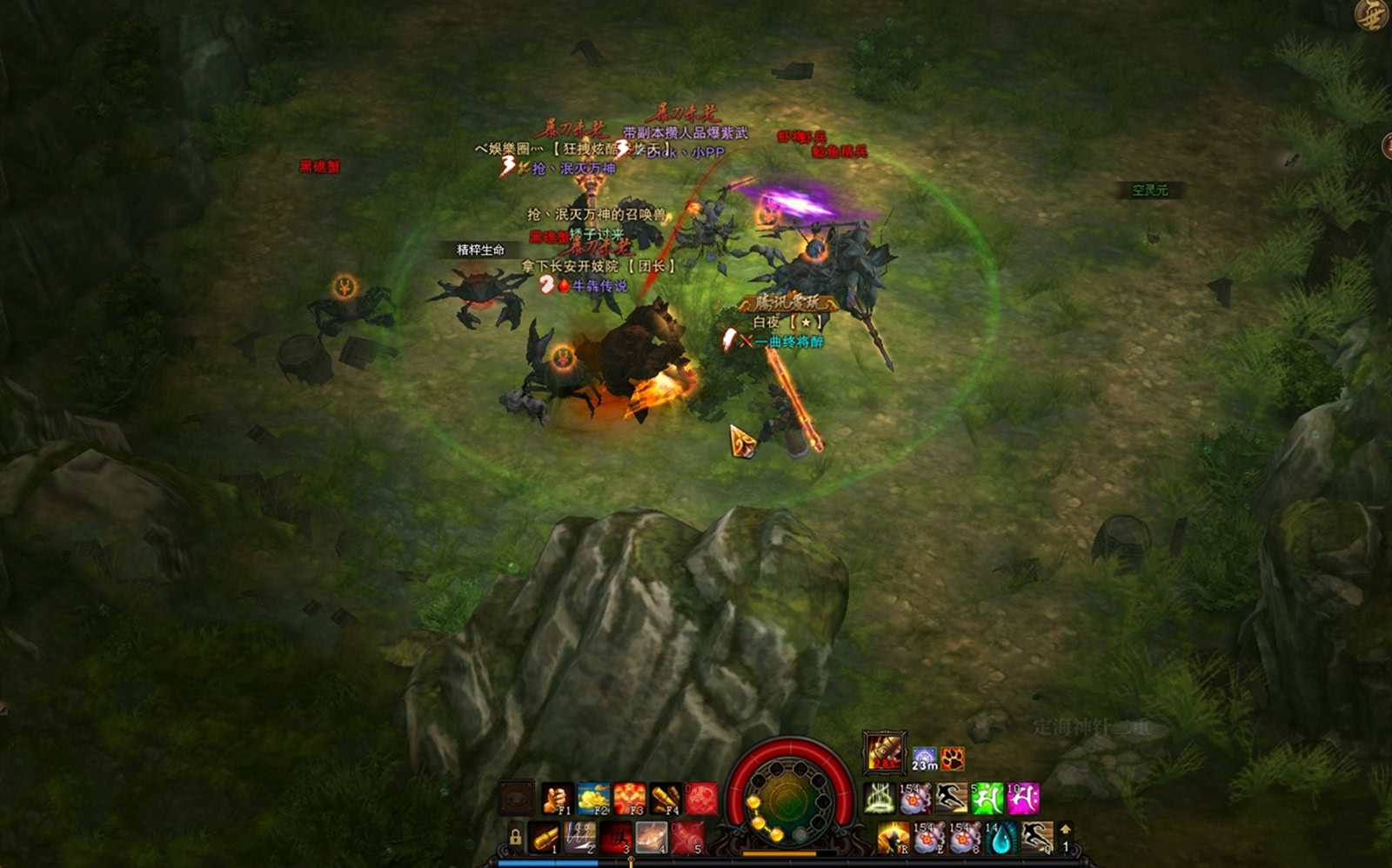Activate the green aura skill icon
Viewport: 1392px width, 868px height.
pyautogui.click(x=880, y=798)
